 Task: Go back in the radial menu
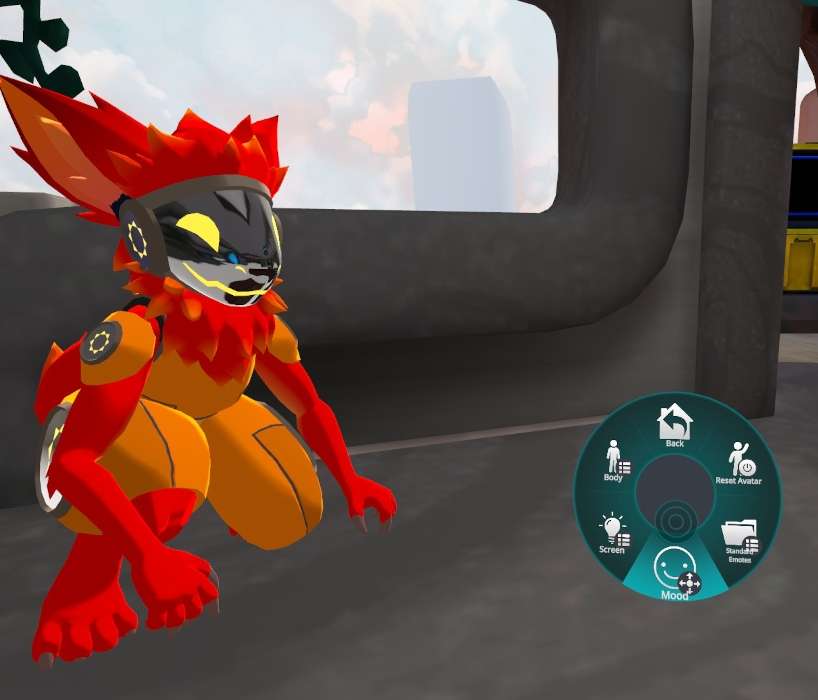pos(675,424)
